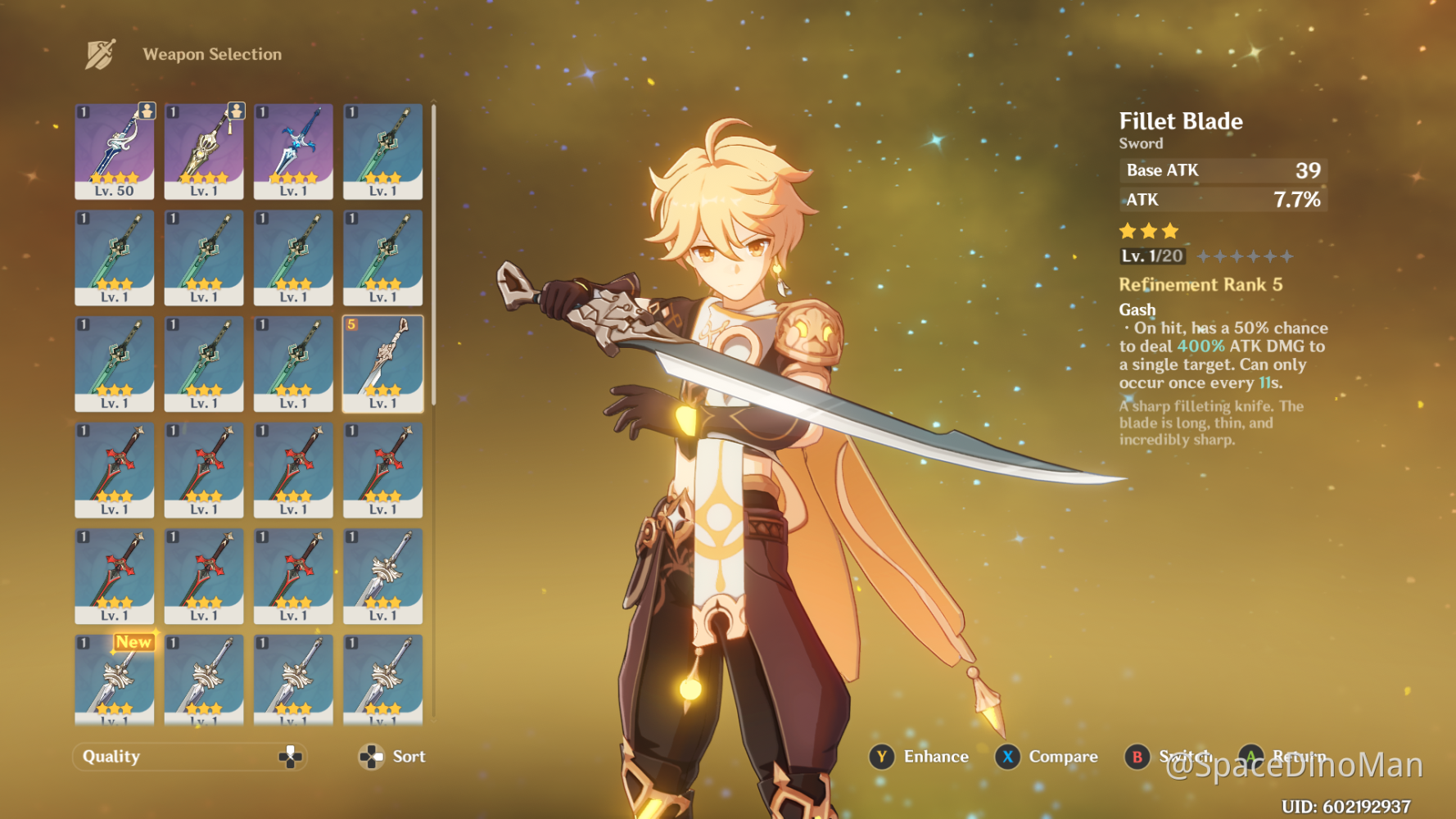
Task: Click the yellow Y button icon for Enhance
Action: (881, 757)
